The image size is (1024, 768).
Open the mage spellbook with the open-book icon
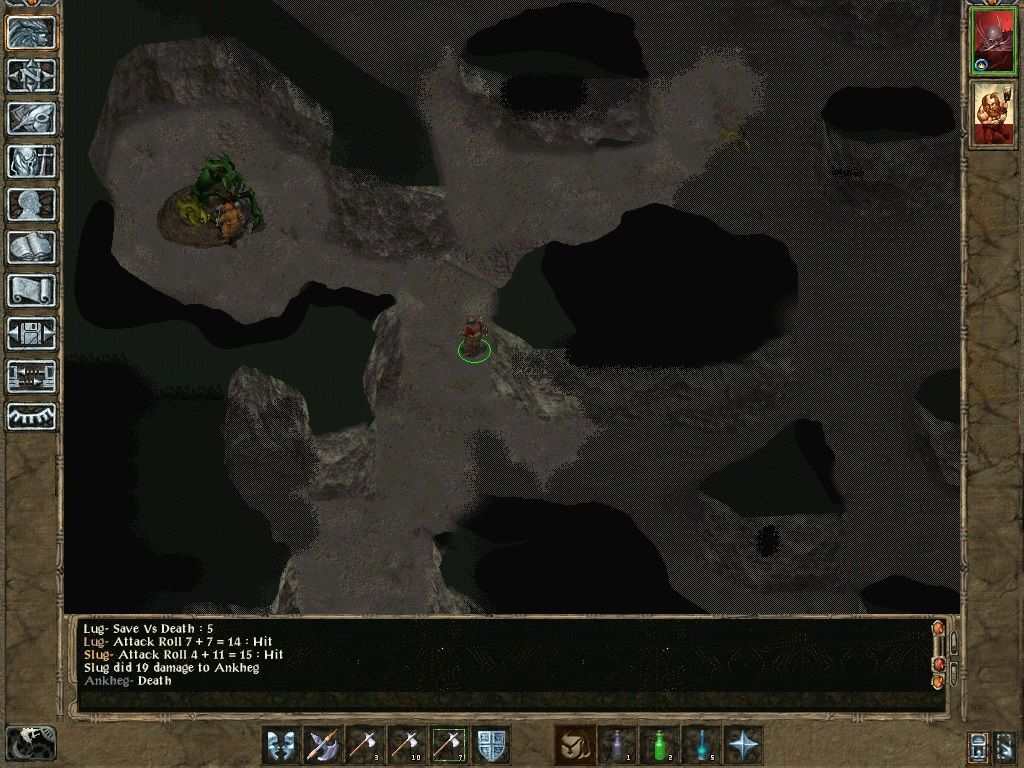32,247
